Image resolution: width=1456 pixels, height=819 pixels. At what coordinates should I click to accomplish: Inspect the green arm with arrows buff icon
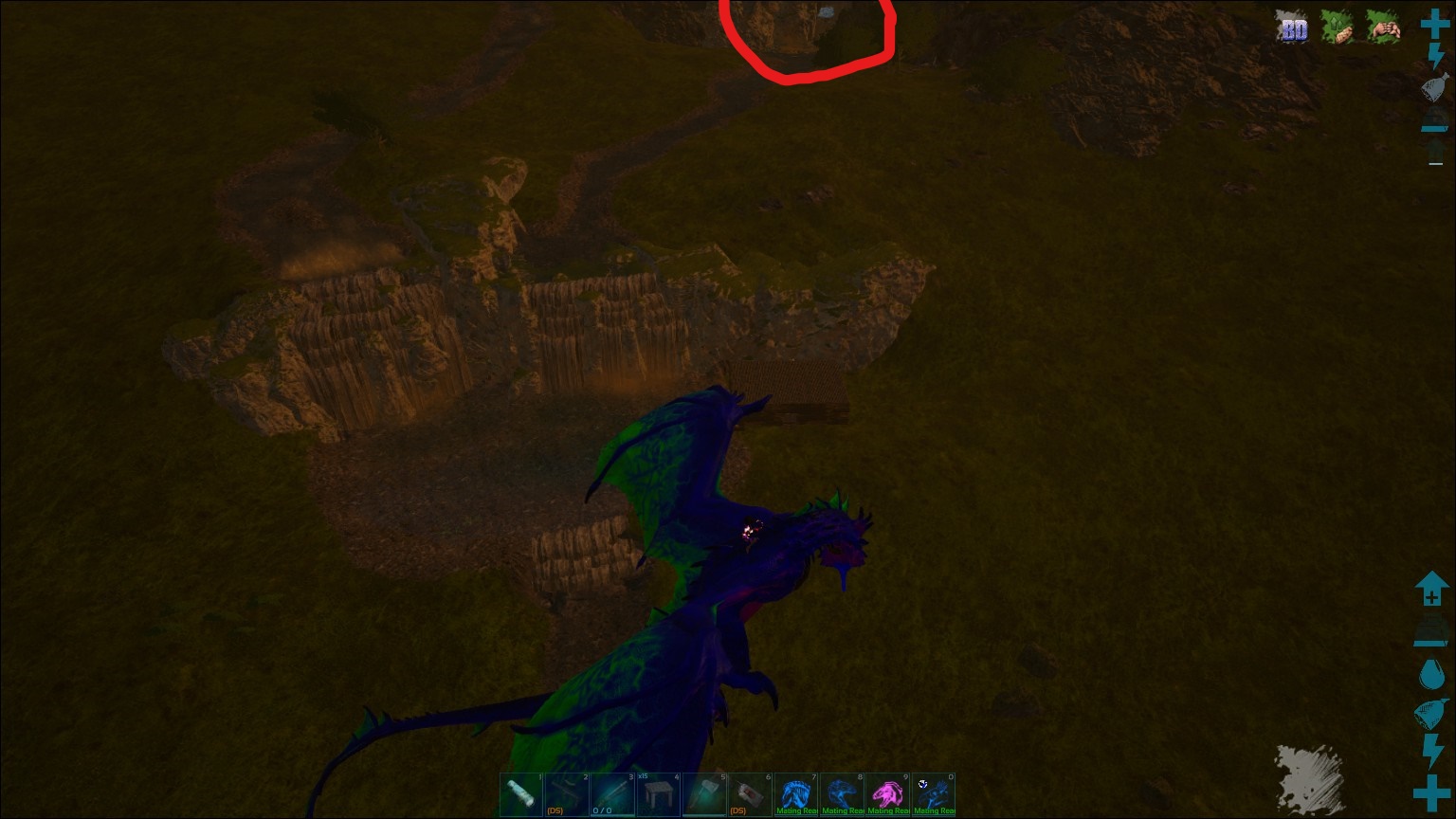1338,28
